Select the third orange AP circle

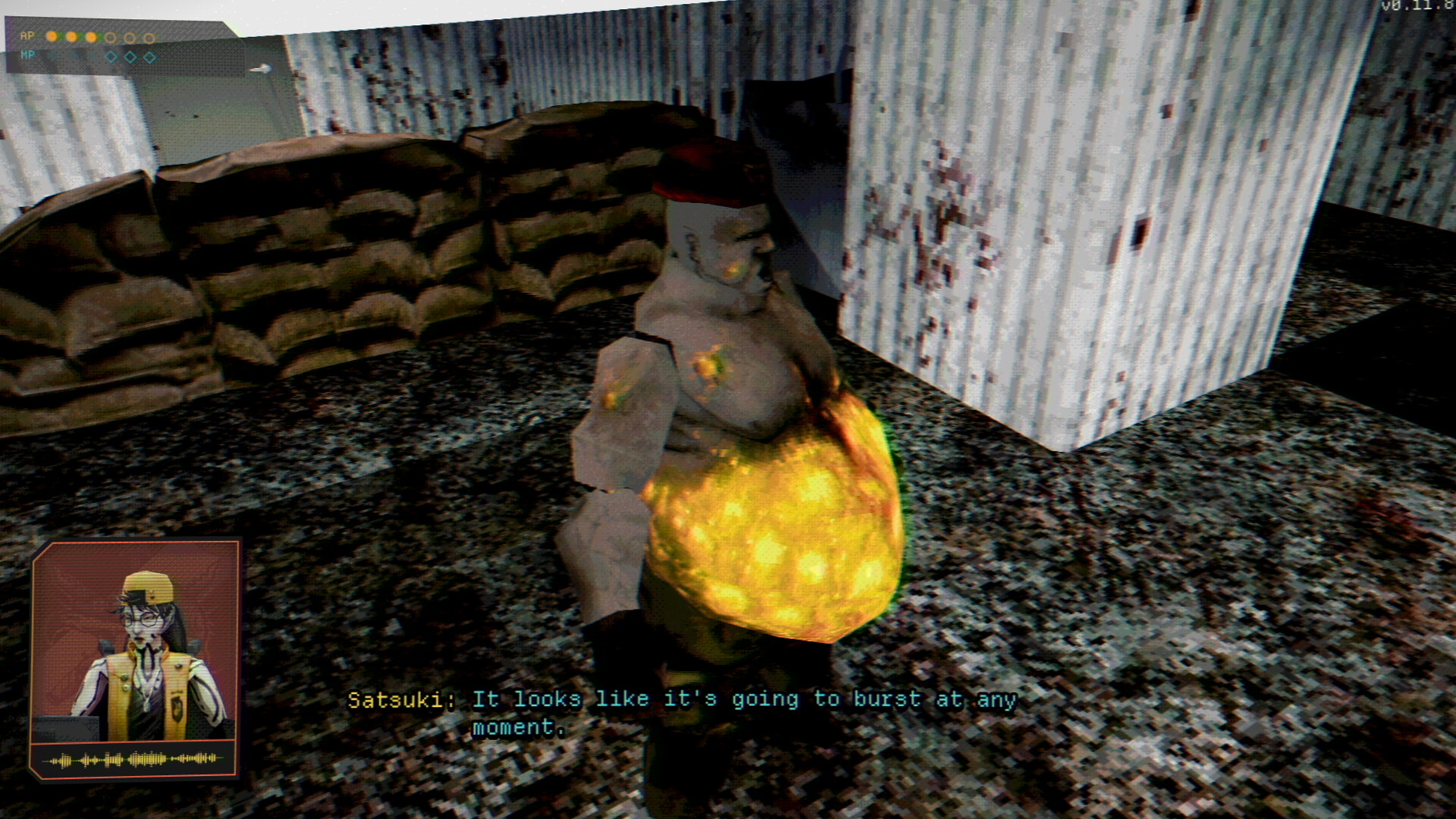click(x=90, y=36)
